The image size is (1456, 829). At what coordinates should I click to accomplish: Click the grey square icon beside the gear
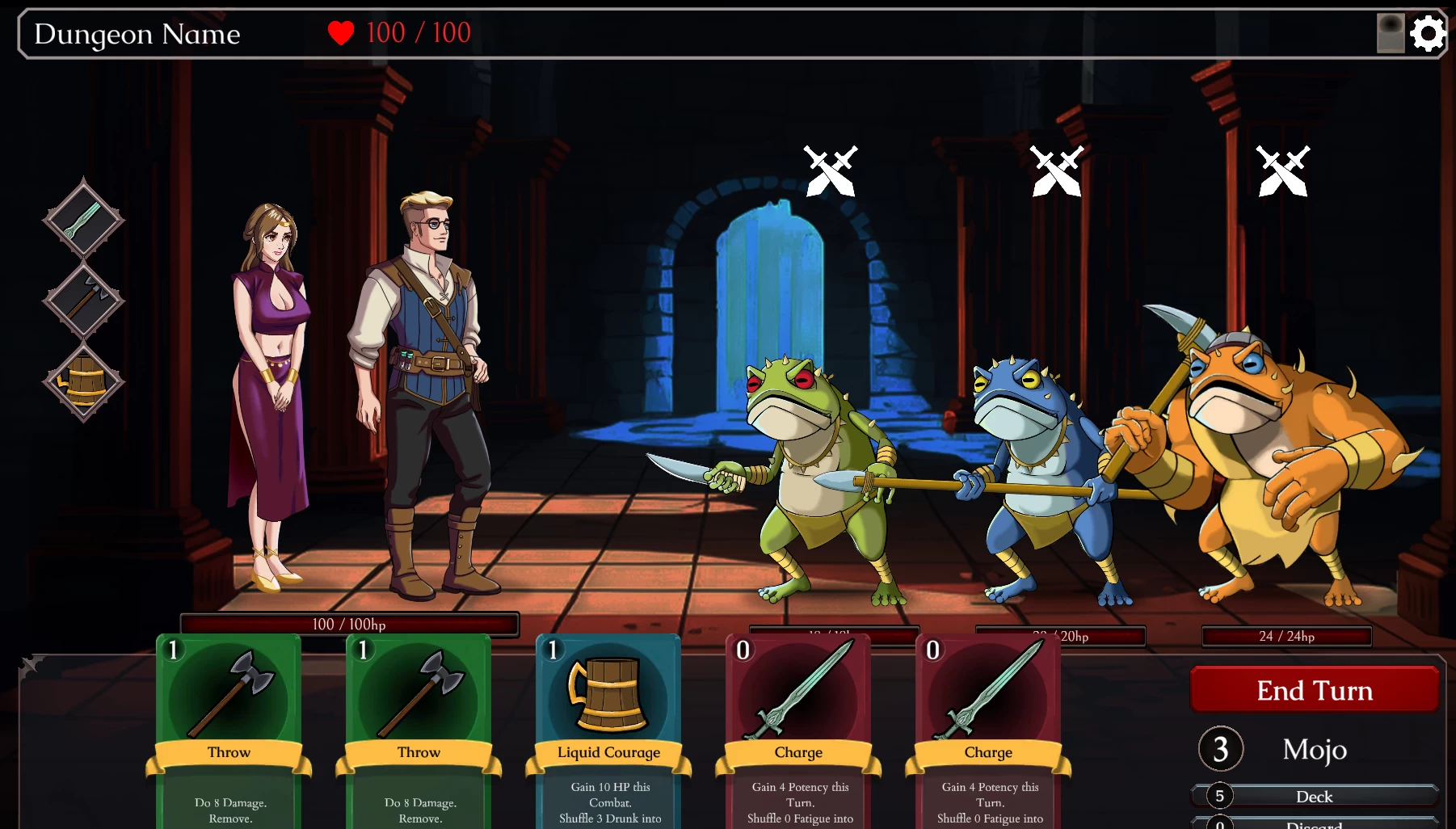1391,34
